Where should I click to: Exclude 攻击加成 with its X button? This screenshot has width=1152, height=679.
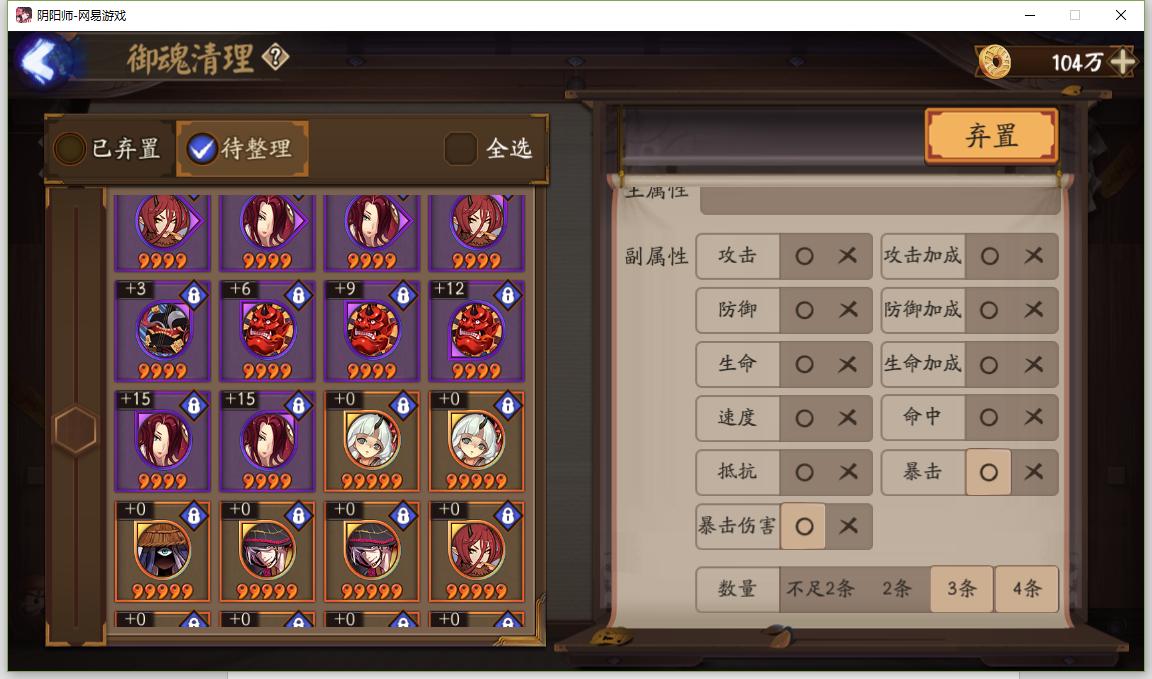pos(1034,256)
